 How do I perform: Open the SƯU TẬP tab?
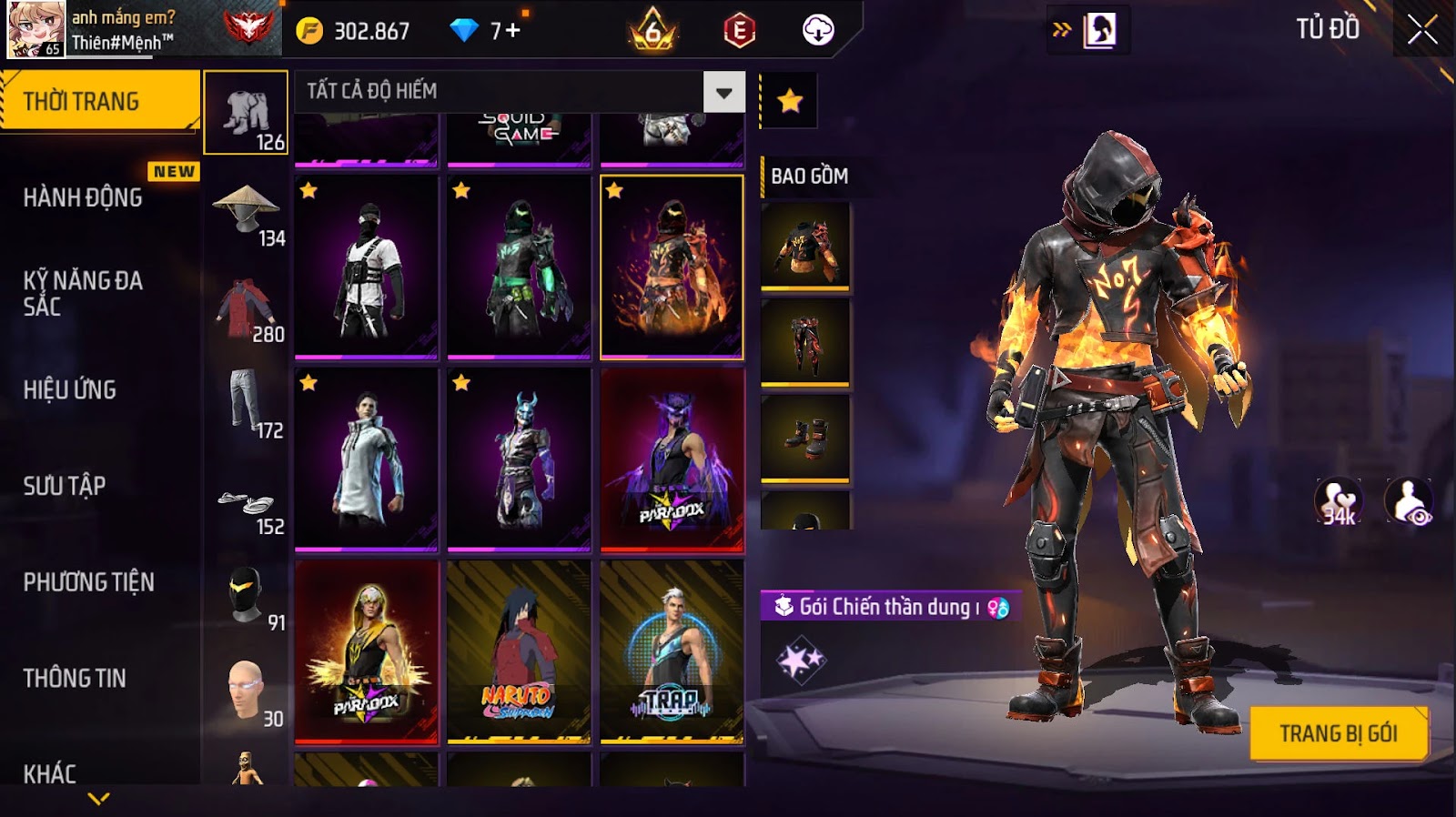point(65,486)
